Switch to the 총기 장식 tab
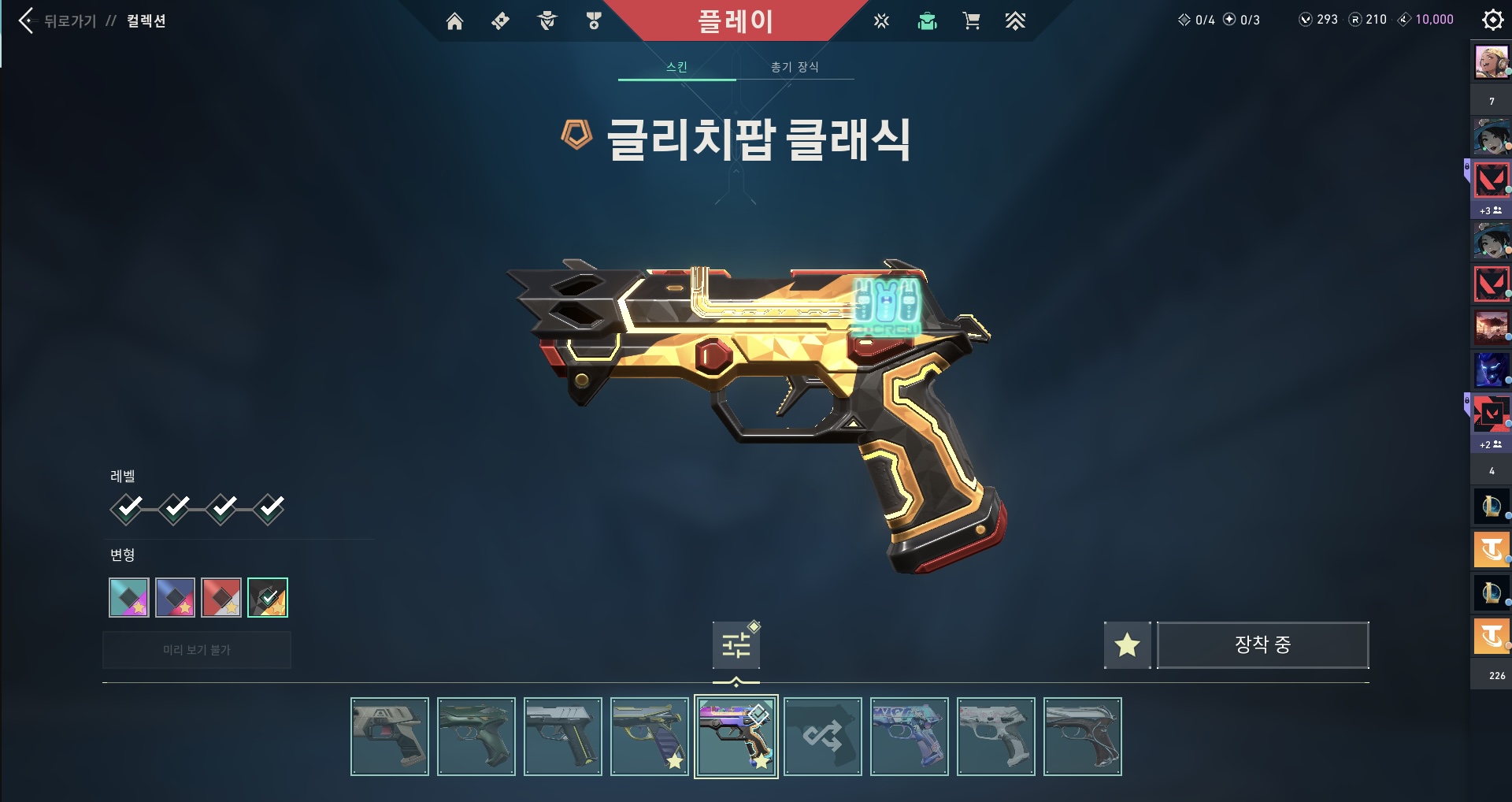This screenshot has height=802, width=1512. click(795, 67)
